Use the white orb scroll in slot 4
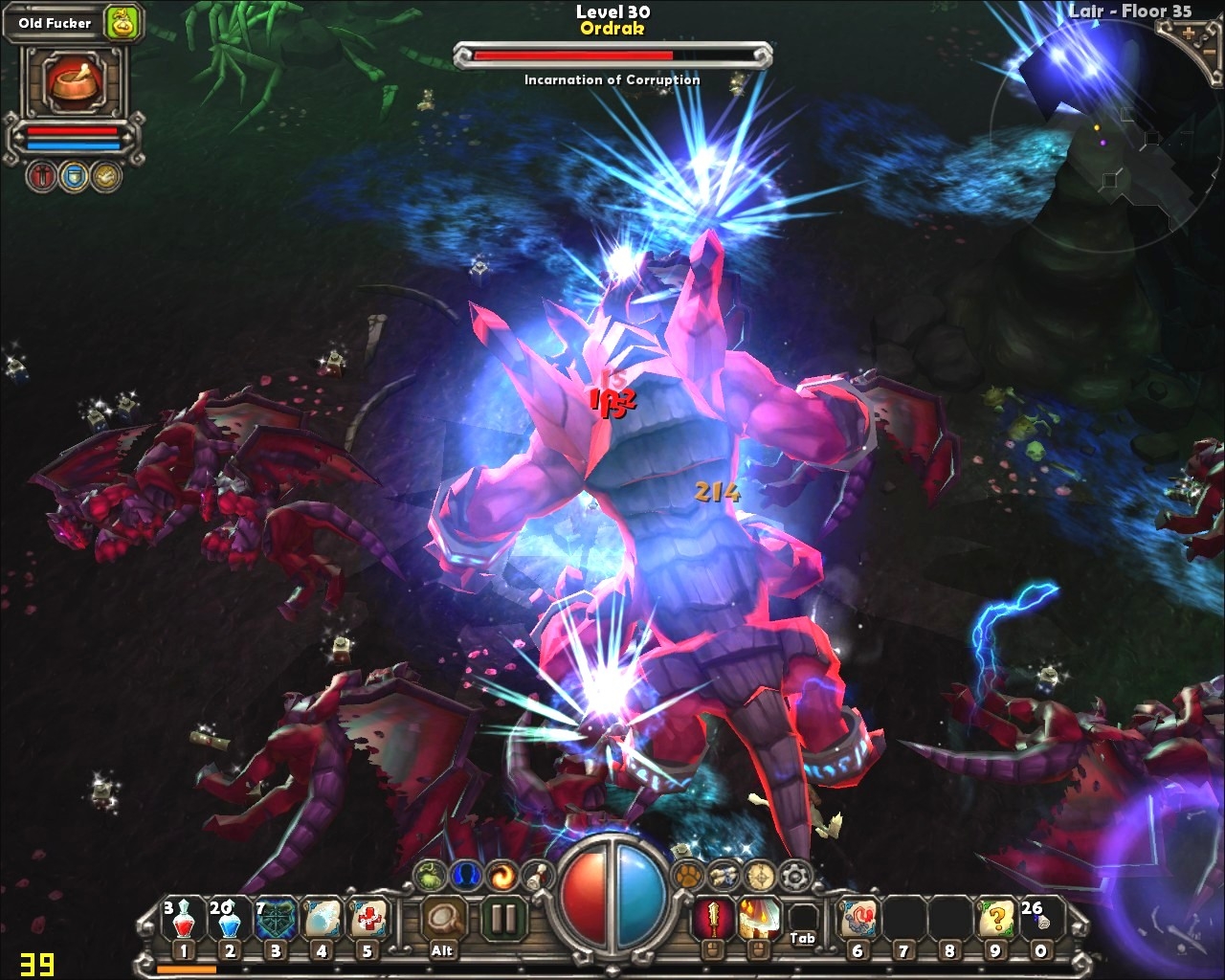Image resolution: width=1225 pixels, height=980 pixels. tap(321, 919)
